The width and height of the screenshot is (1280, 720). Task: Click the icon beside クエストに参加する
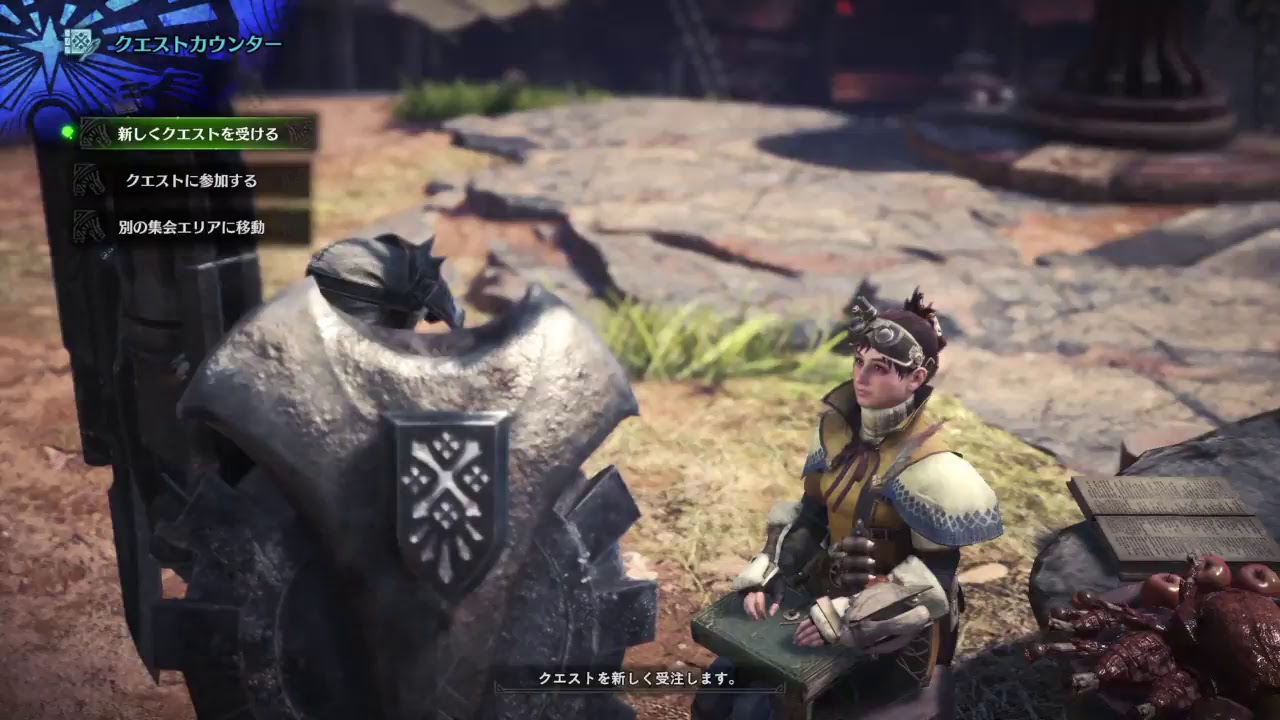(88, 179)
